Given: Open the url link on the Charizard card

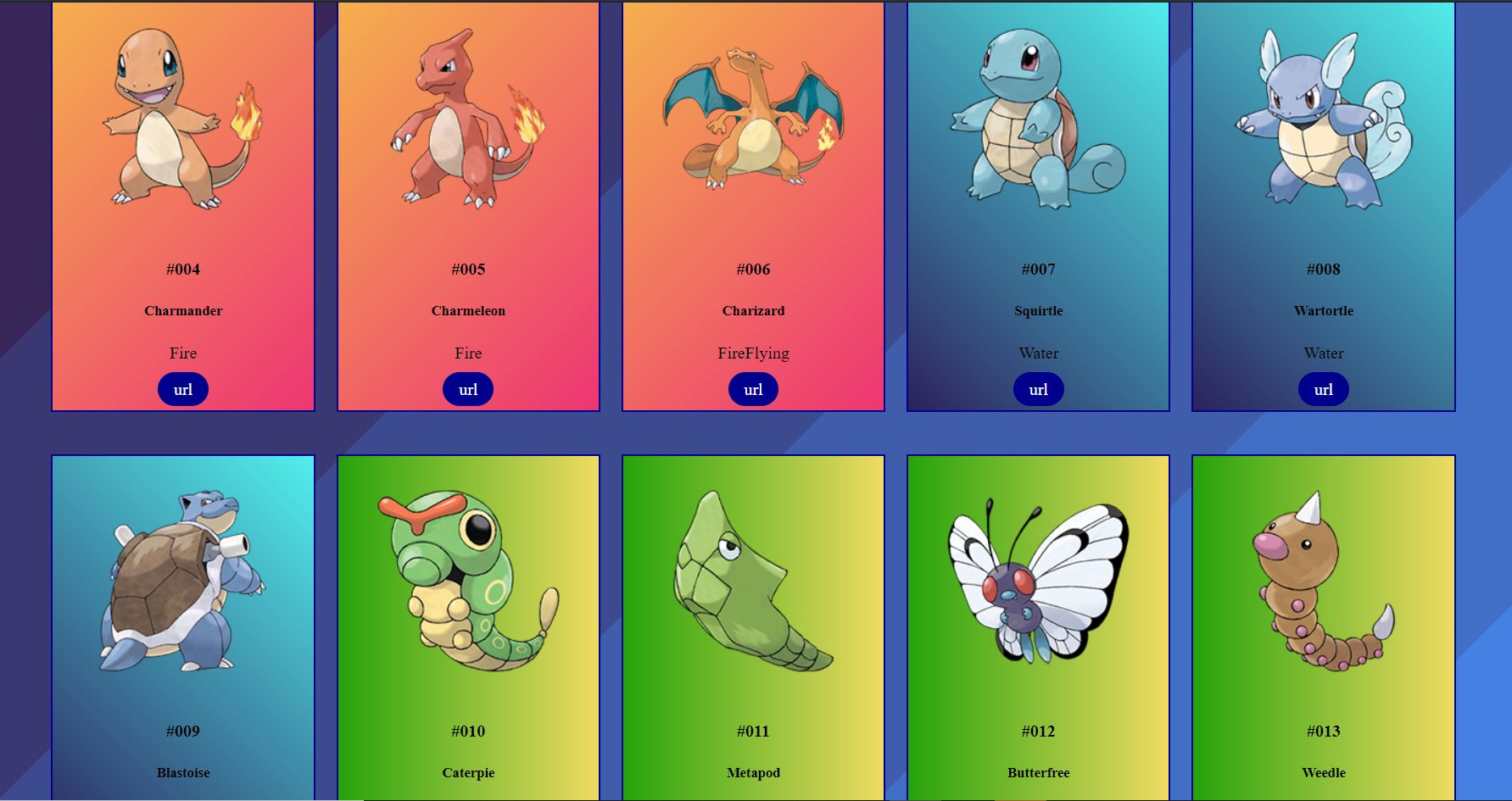Looking at the screenshot, I should click(x=752, y=389).
